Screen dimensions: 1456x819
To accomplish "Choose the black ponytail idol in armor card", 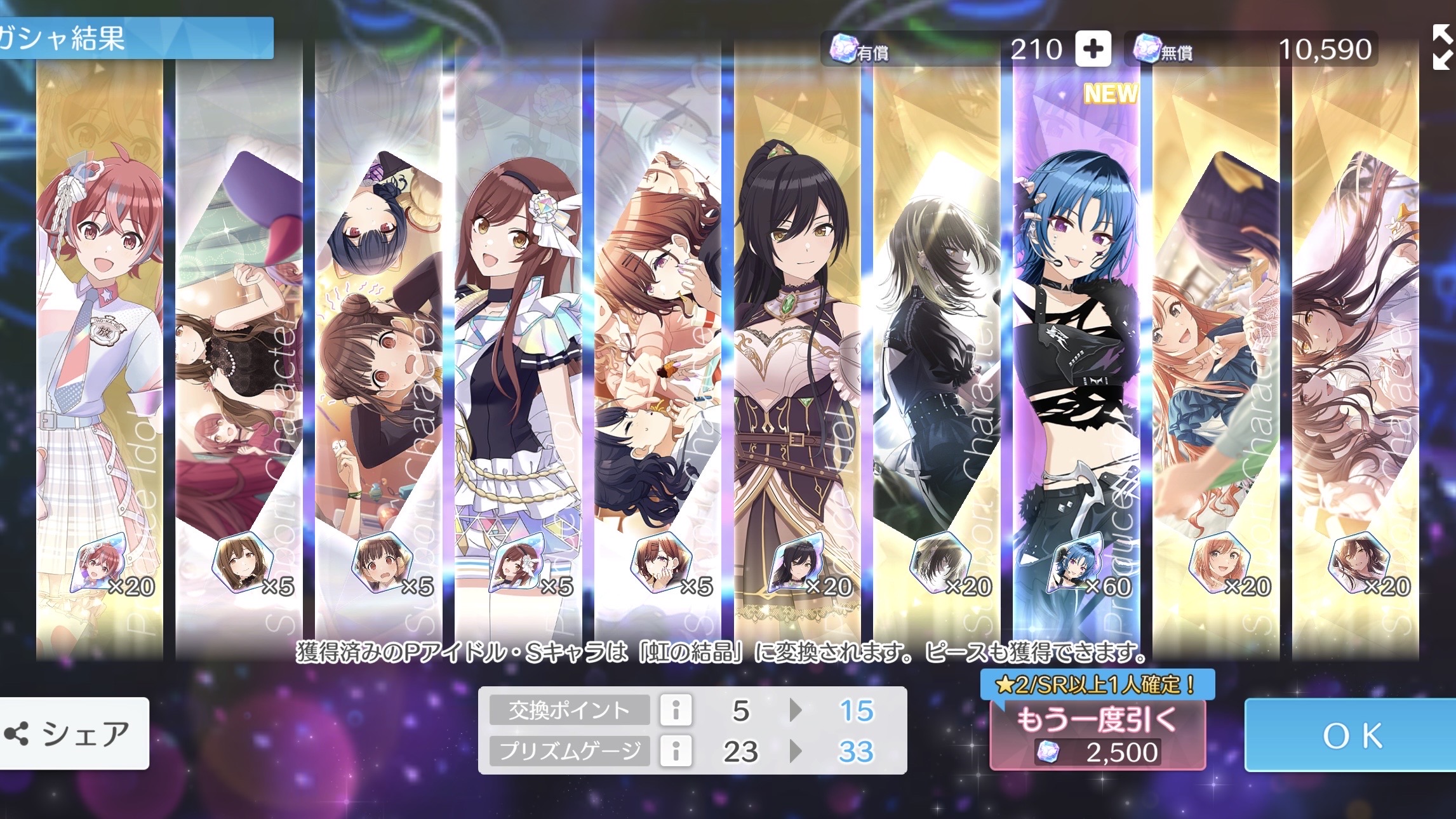I will pyautogui.click(x=796, y=356).
